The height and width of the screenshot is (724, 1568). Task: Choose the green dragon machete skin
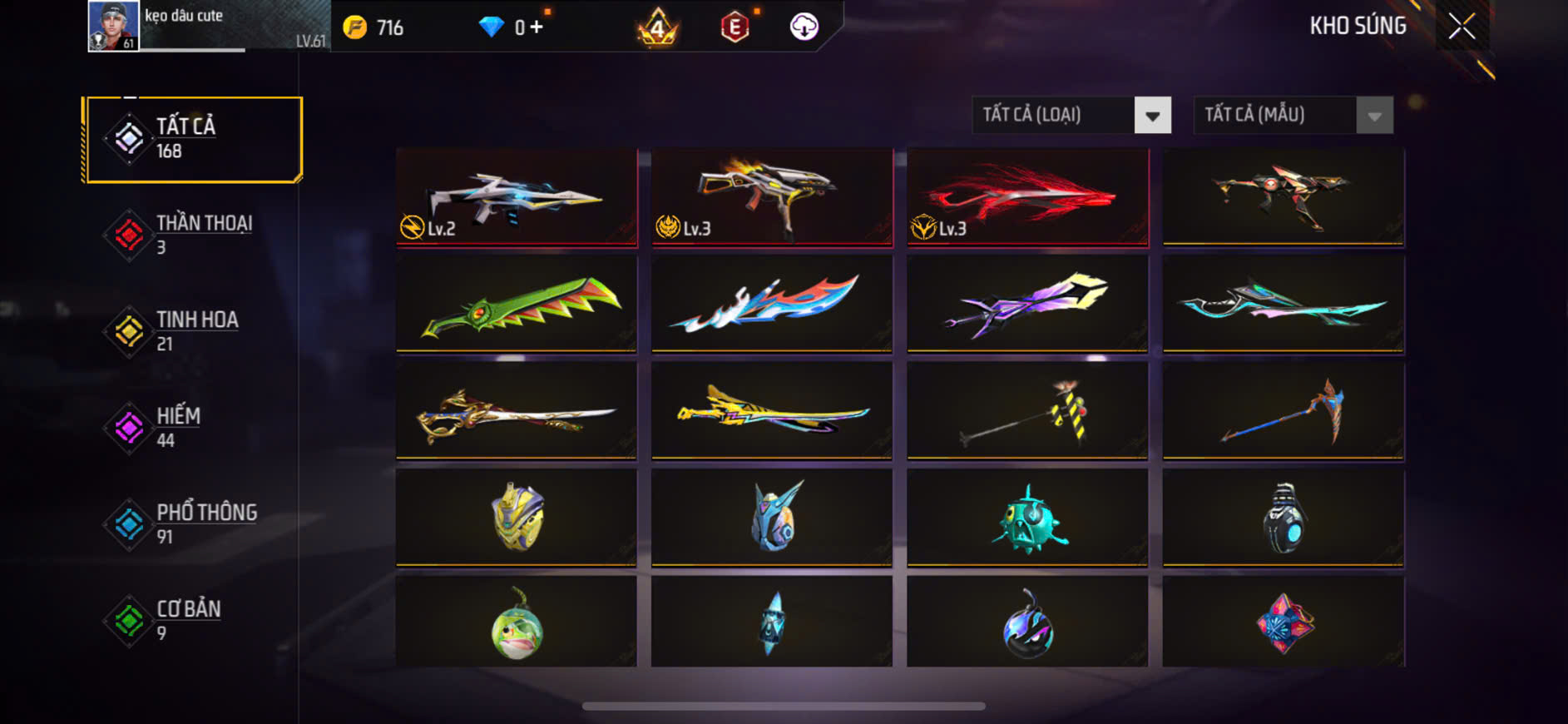click(x=517, y=304)
